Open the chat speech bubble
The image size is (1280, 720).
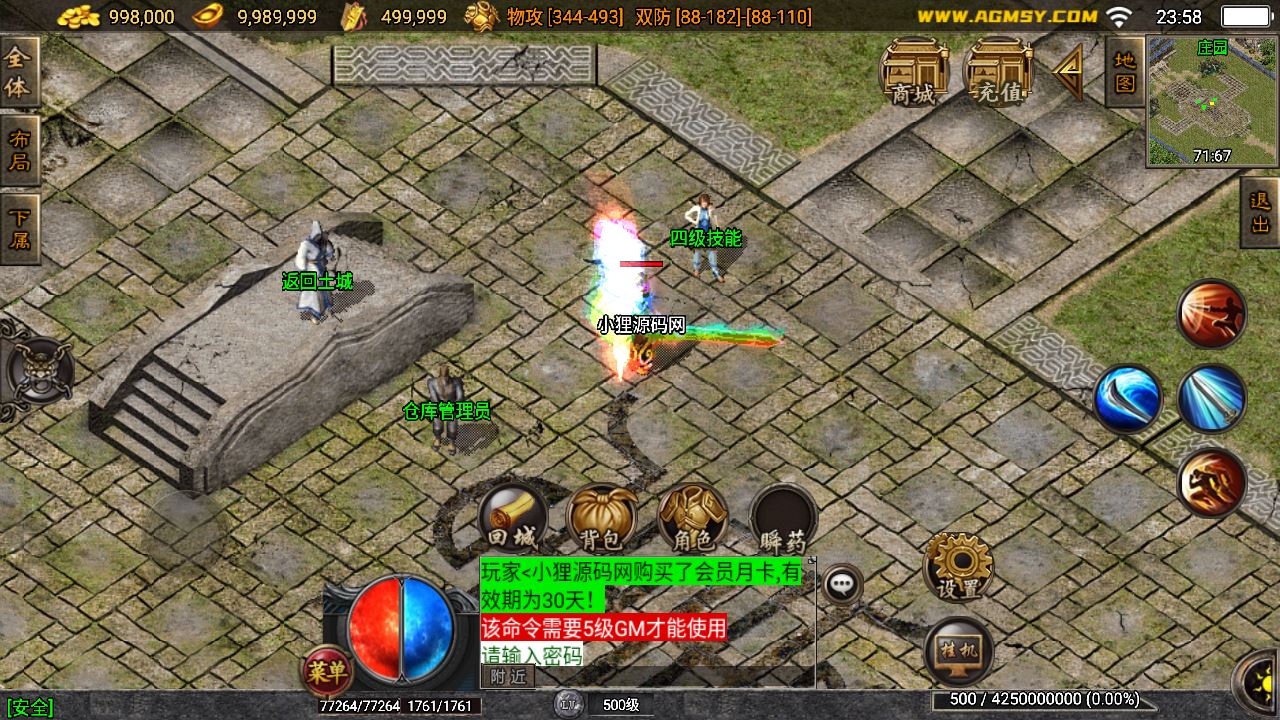click(x=843, y=583)
